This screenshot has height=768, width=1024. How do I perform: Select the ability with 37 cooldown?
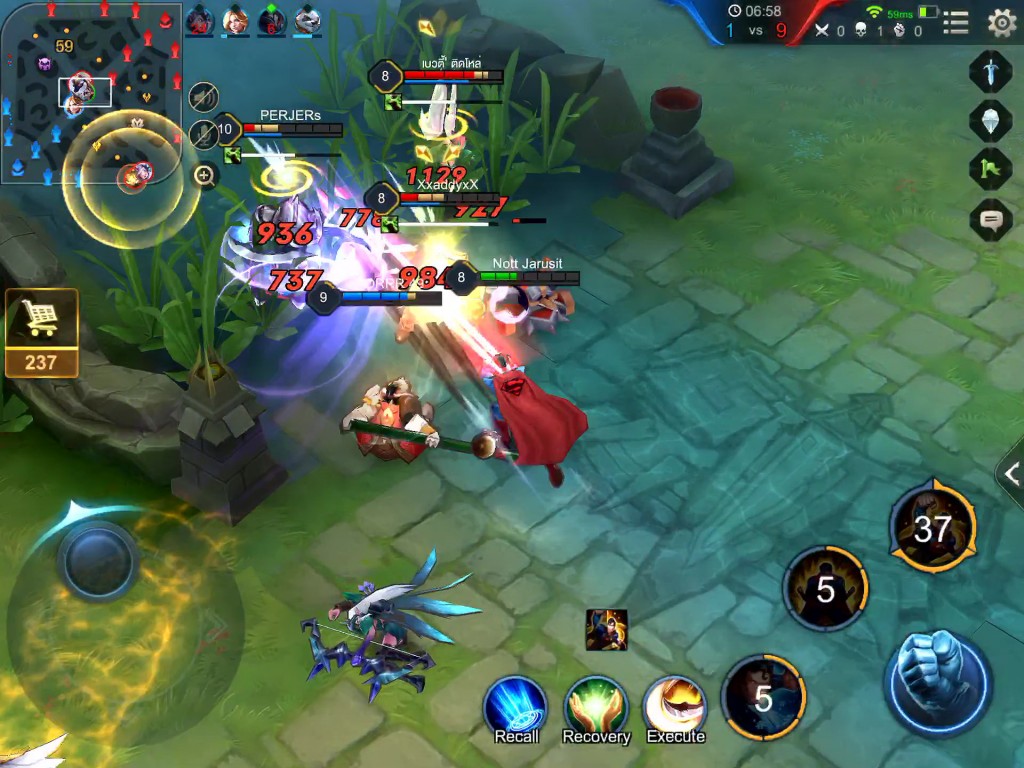tap(932, 529)
